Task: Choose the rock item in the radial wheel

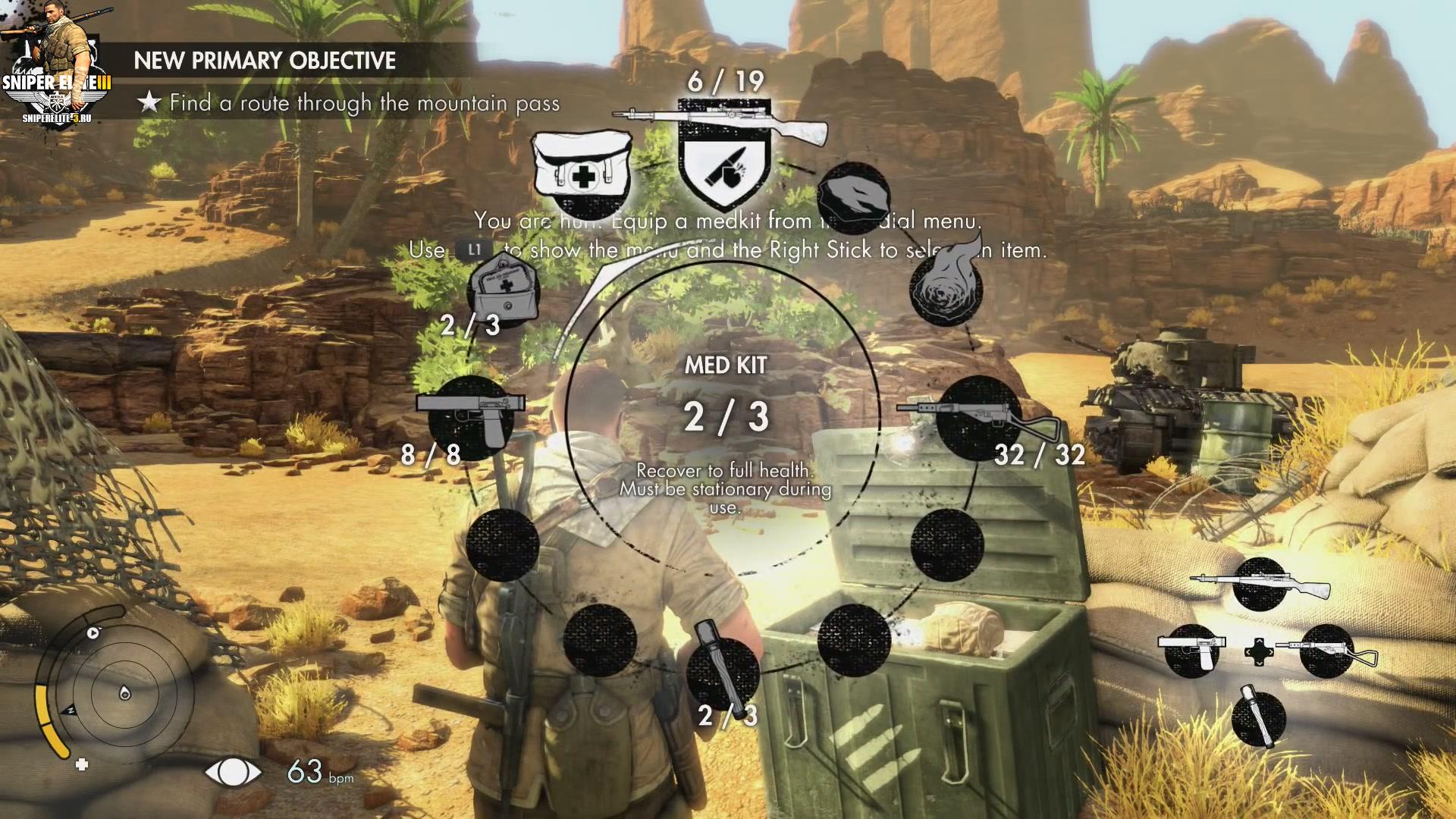Action: [854, 196]
